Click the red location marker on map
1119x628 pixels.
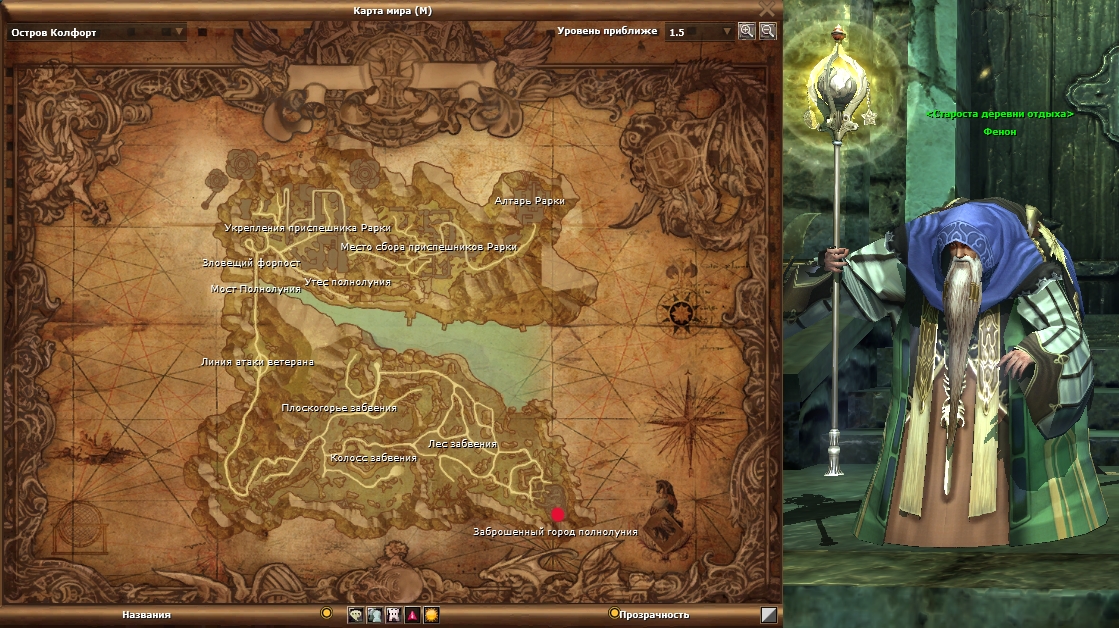pos(557,514)
